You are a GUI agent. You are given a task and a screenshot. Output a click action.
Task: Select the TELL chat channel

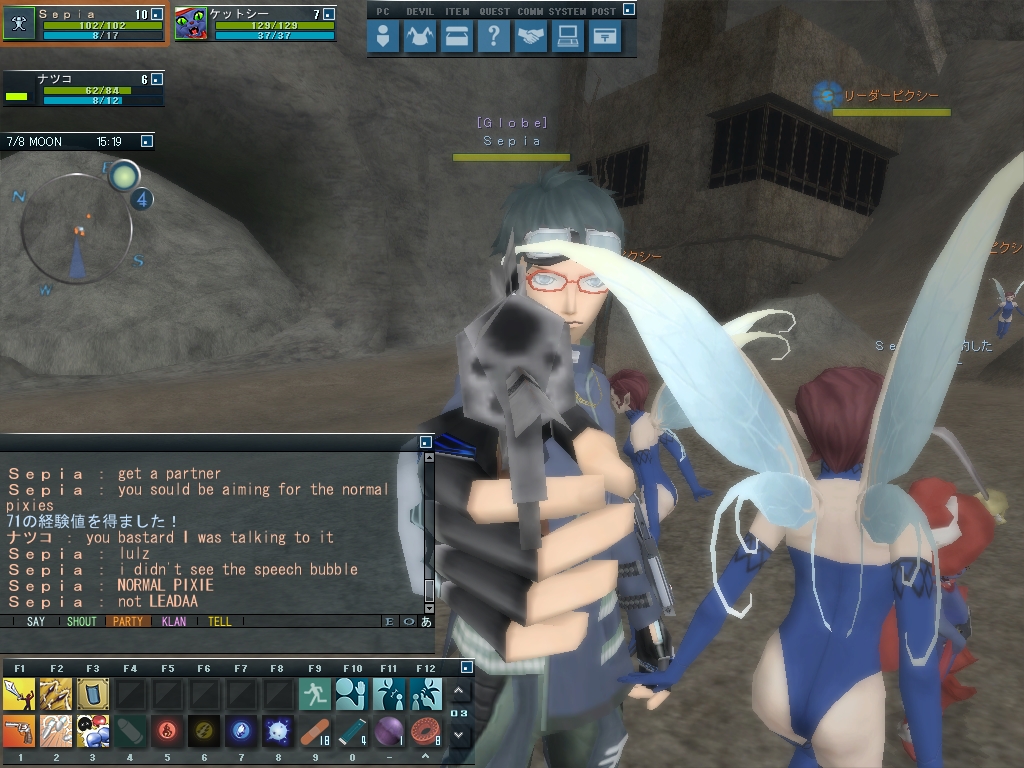[x=220, y=621]
